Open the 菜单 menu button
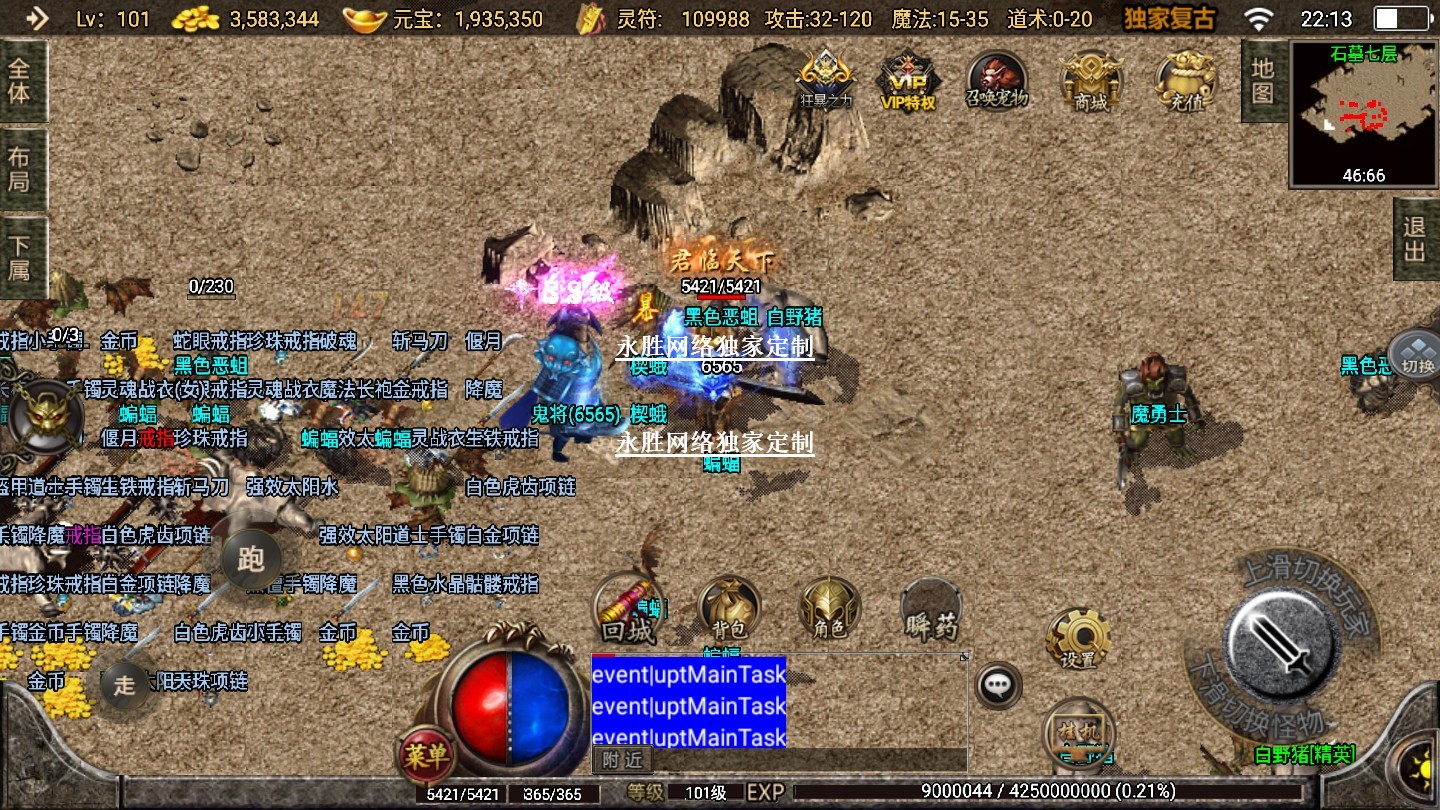The image size is (1440, 810). 426,755
